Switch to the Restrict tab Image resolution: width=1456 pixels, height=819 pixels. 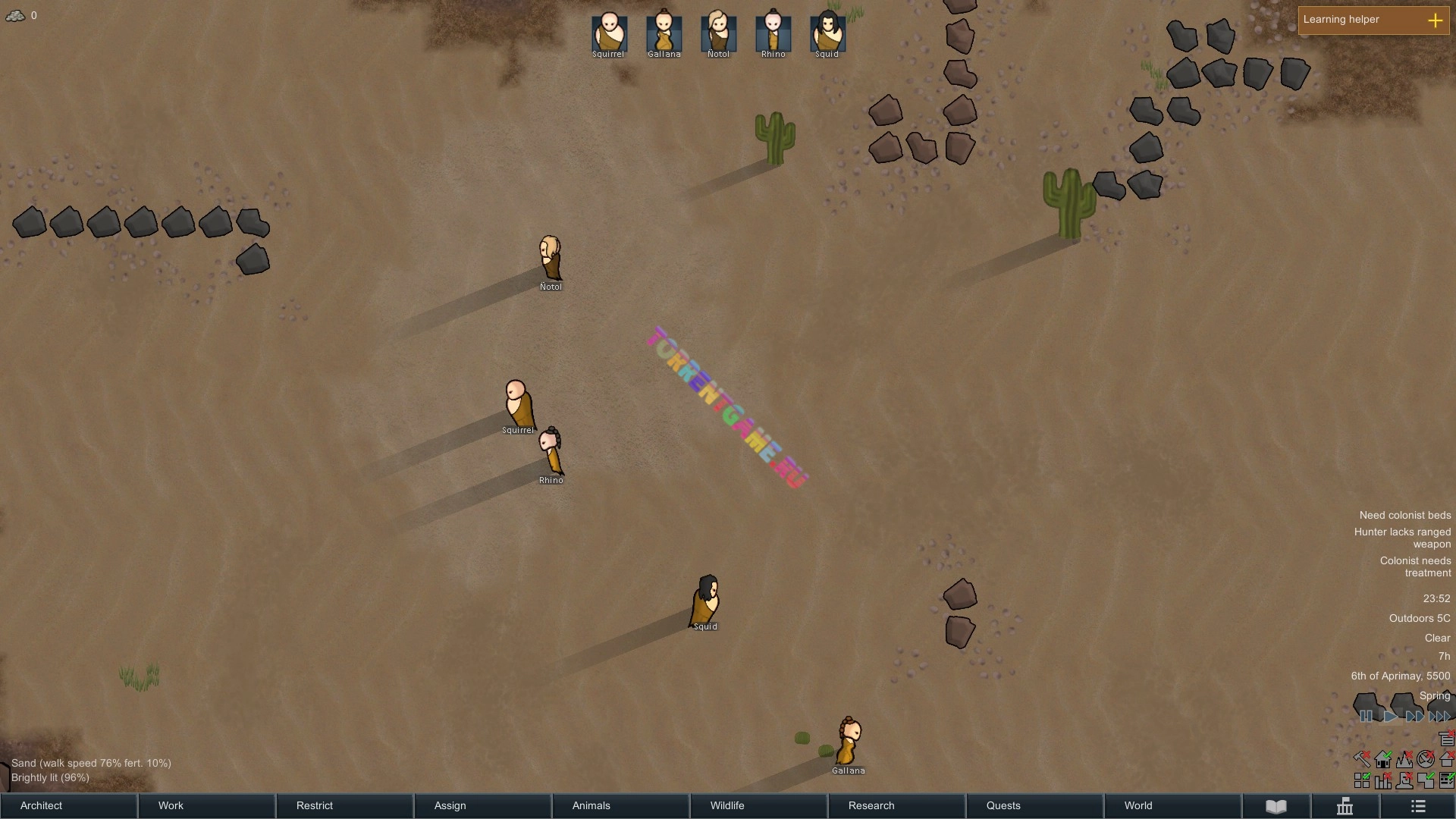[x=344, y=805]
